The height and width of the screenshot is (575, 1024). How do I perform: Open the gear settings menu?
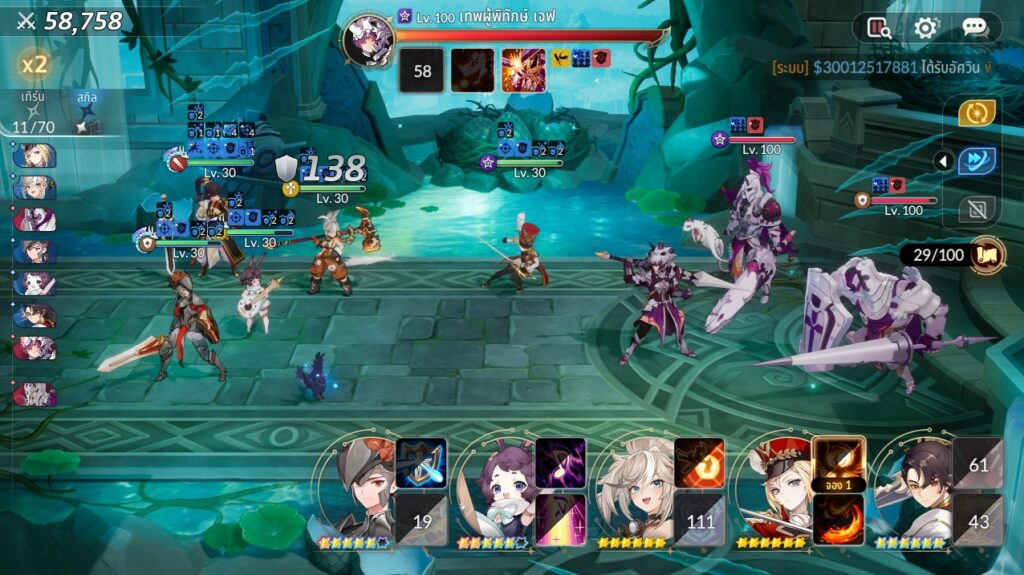(926, 28)
